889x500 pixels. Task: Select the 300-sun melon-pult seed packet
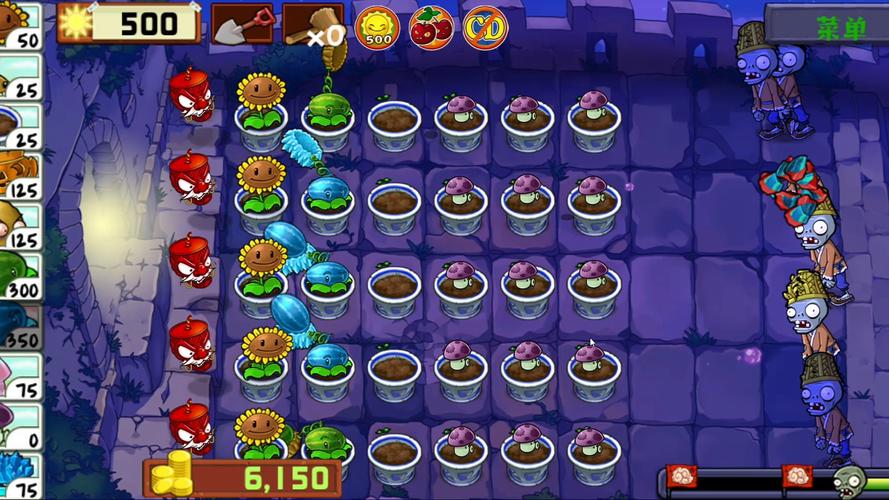click(x=20, y=275)
